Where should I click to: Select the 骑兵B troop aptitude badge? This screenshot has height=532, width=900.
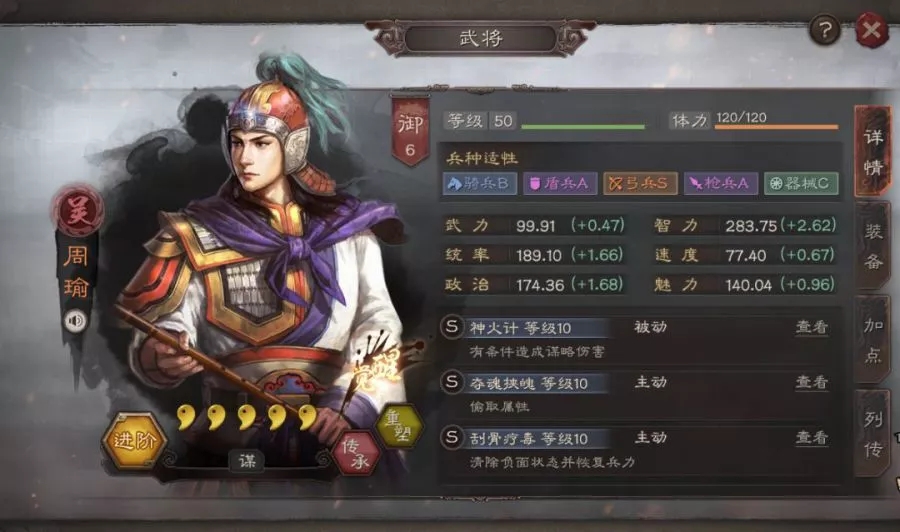coord(479,184)
